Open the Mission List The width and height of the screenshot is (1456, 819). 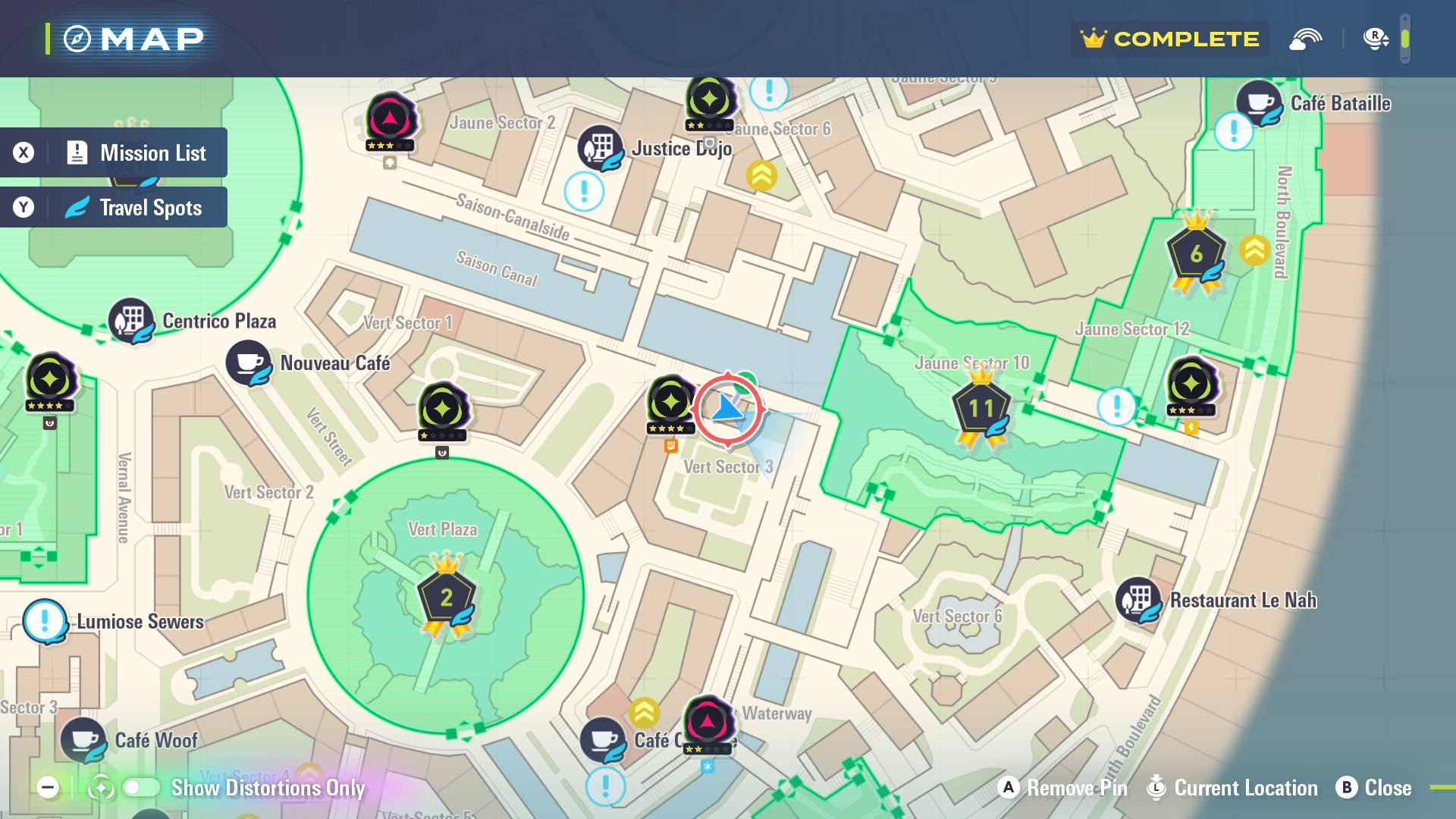pos(114,152)
